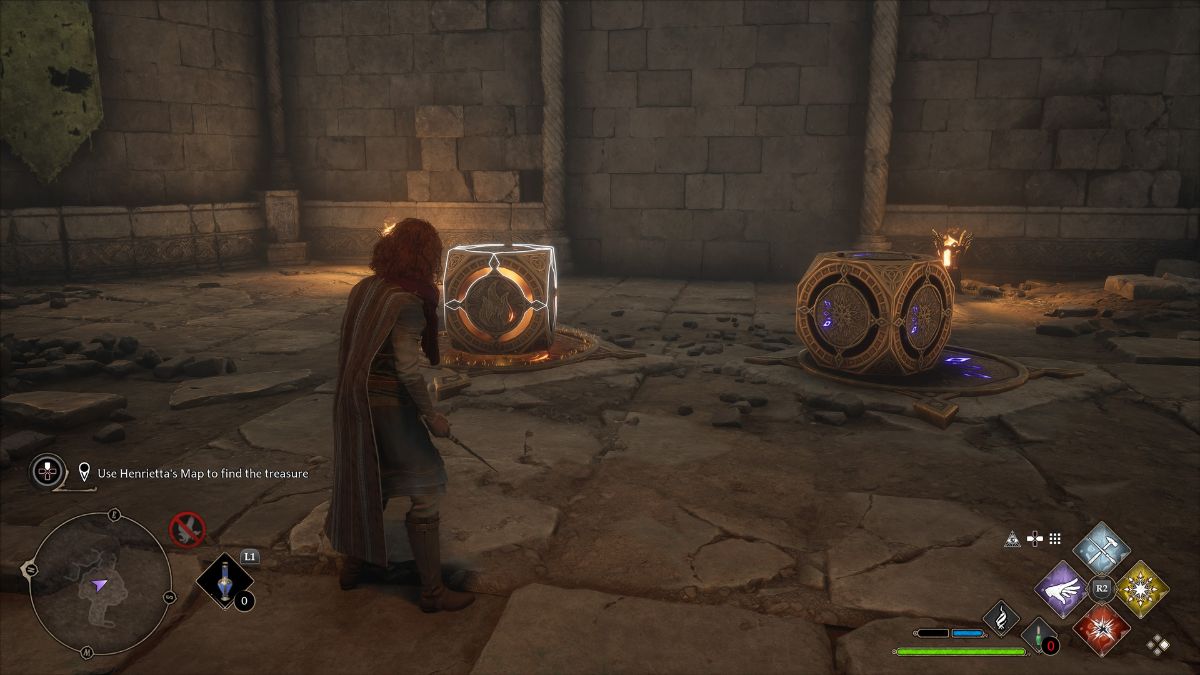
Task: Trigger the ancient magic swirl icon
Action: pos(1000,618)
